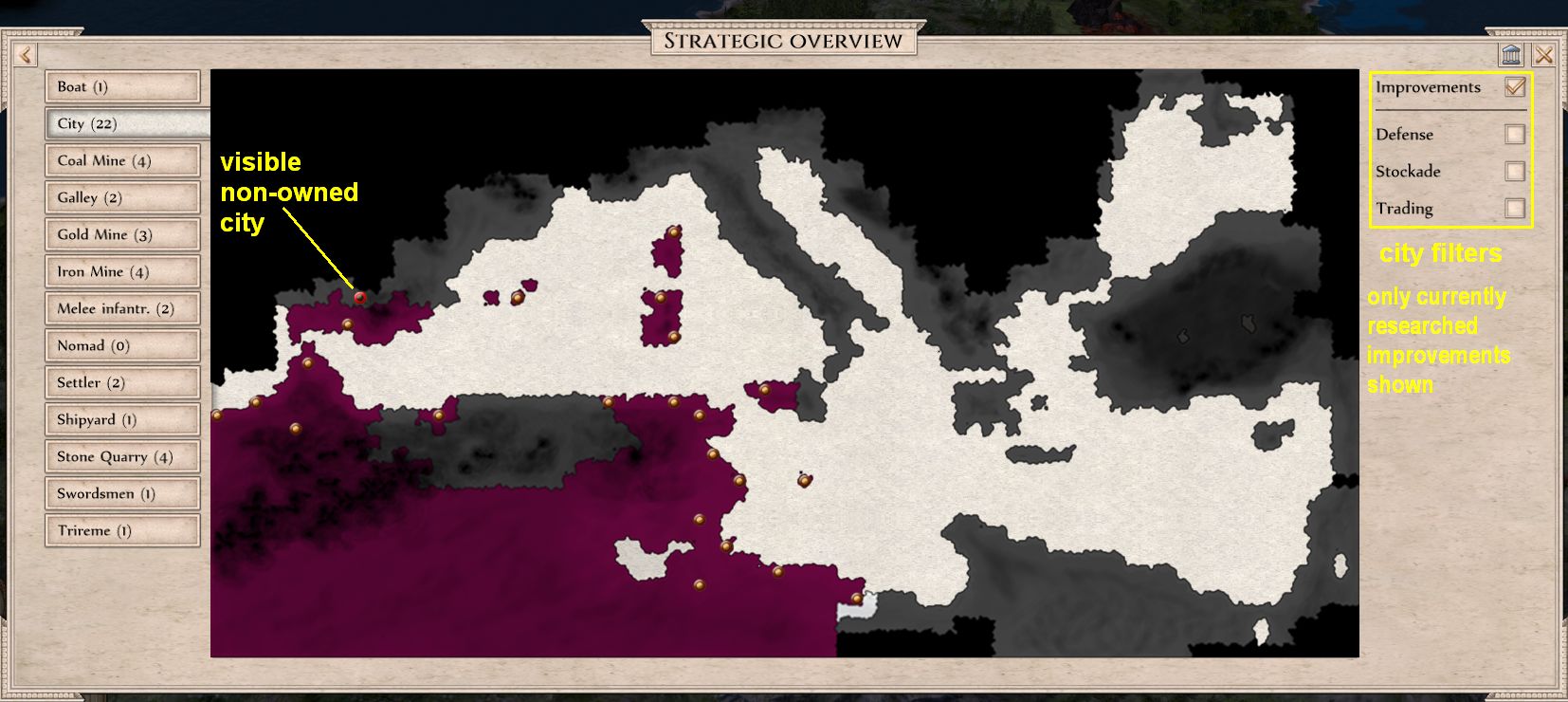
Task: Select the Trireme (1) entry
Action: tap(123, 530)
